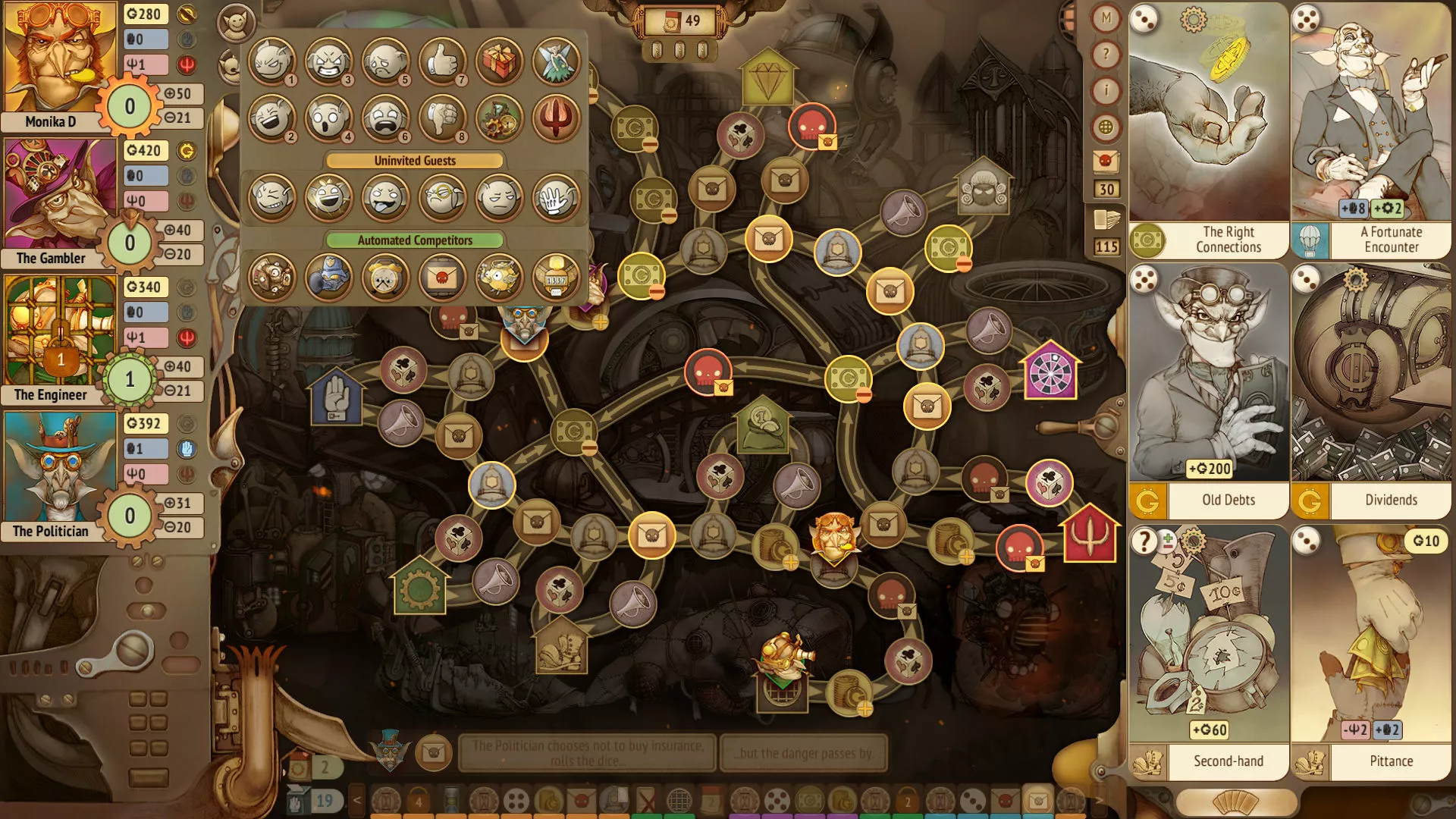Image resolution: width=1456 pixels, height=819 pixels.
Task: Select the Dividends card
Action: [1371, 391]
